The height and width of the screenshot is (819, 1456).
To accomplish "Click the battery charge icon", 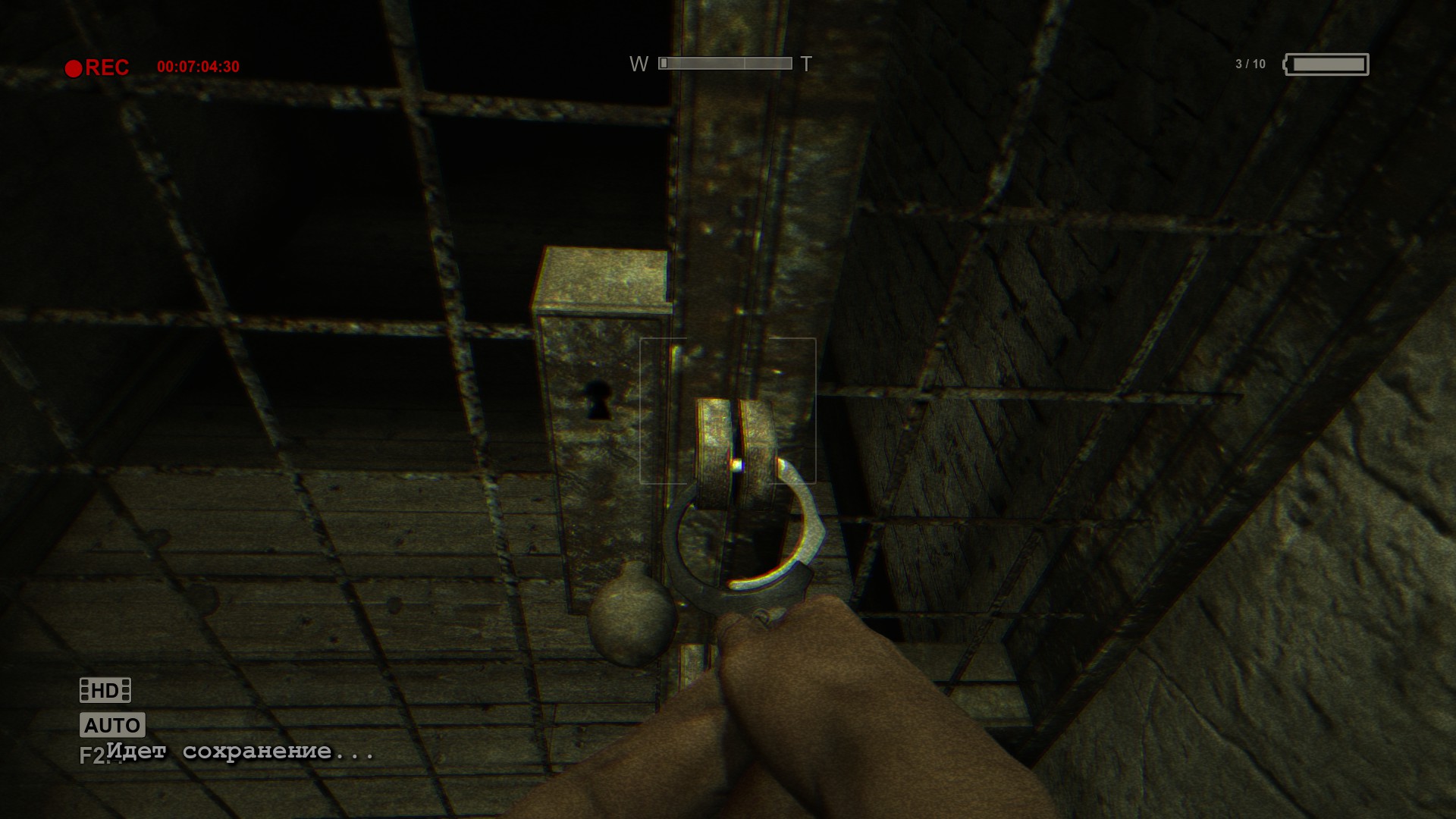I will (x=1326, y=64).
